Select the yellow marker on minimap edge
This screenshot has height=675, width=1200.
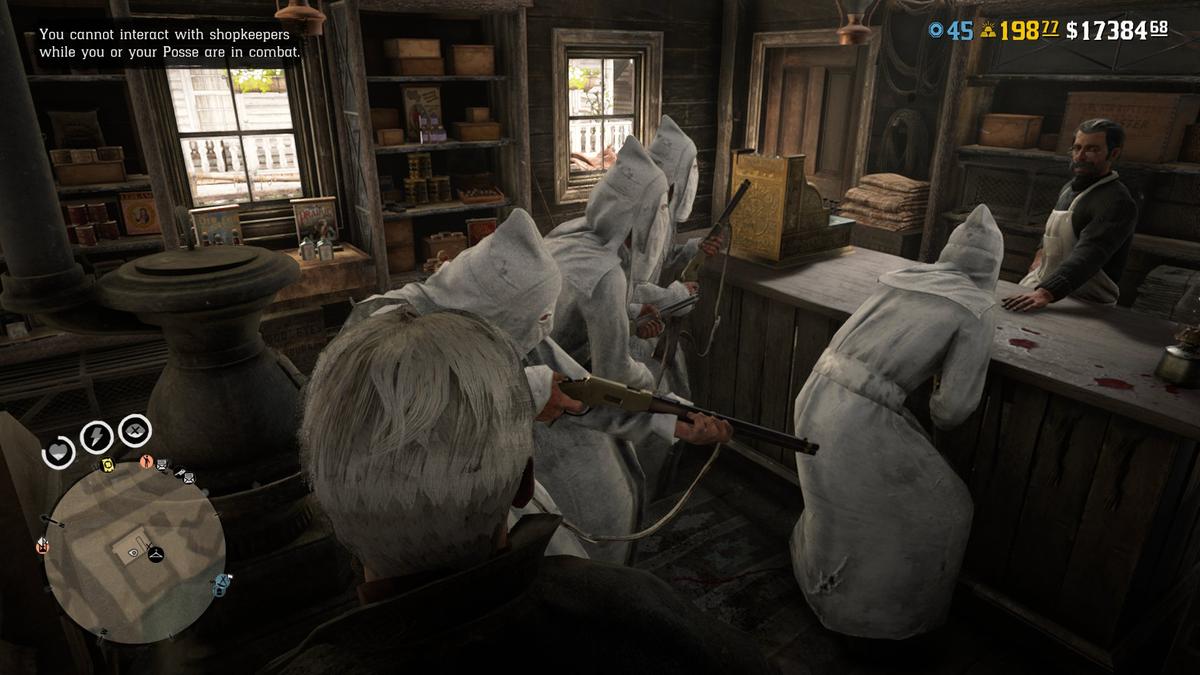click(x=106, y=464)
